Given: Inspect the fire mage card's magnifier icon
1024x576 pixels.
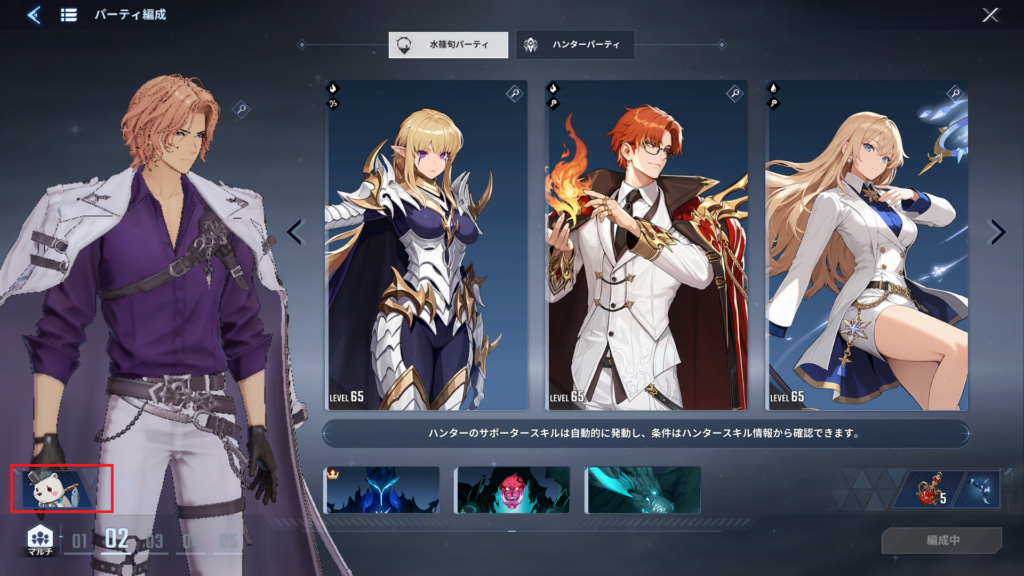Looking at the screenshot, I should tap(735, 93).
